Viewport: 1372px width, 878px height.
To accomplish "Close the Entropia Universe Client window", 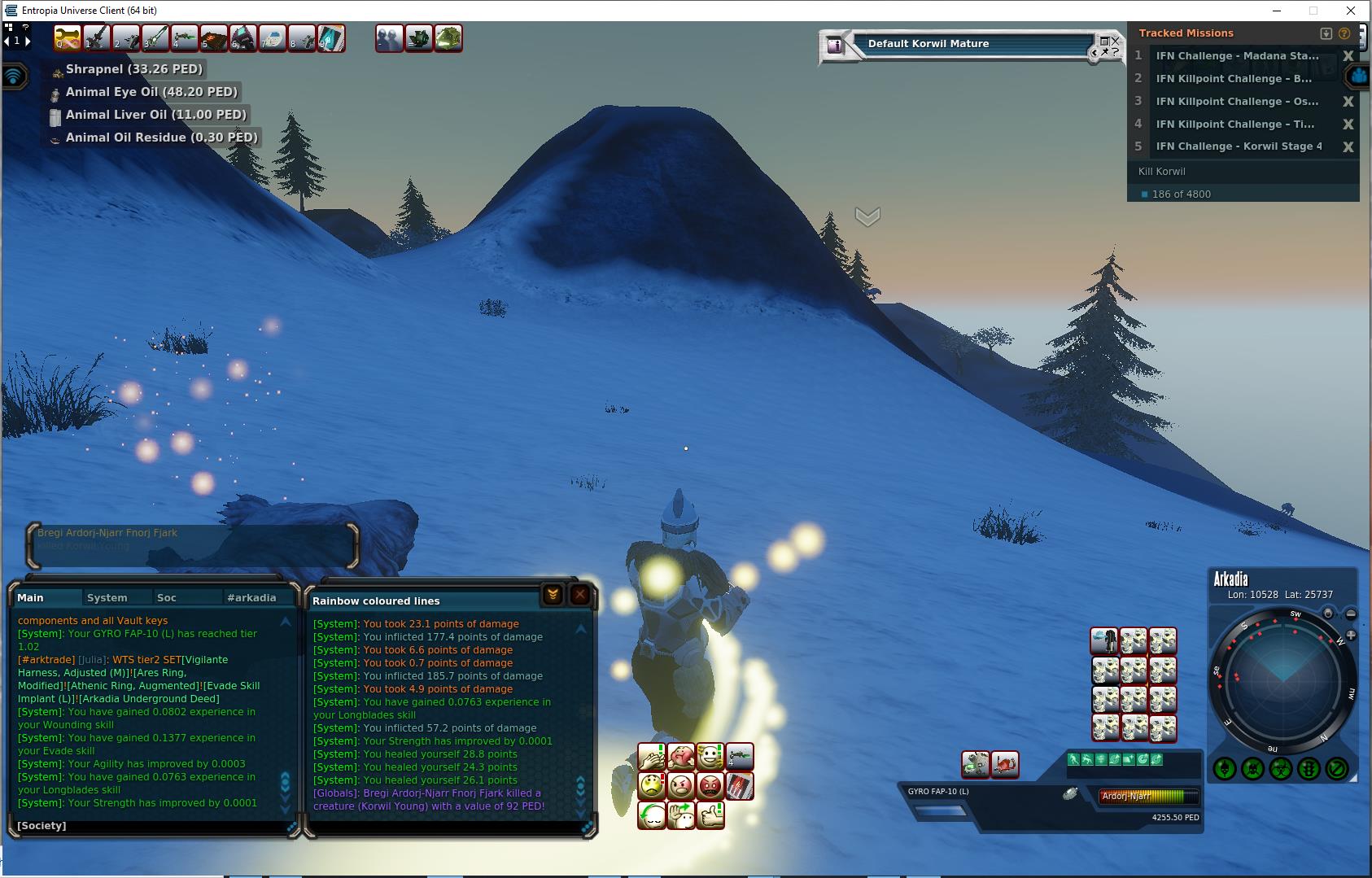I will [x=1352, y=11].
